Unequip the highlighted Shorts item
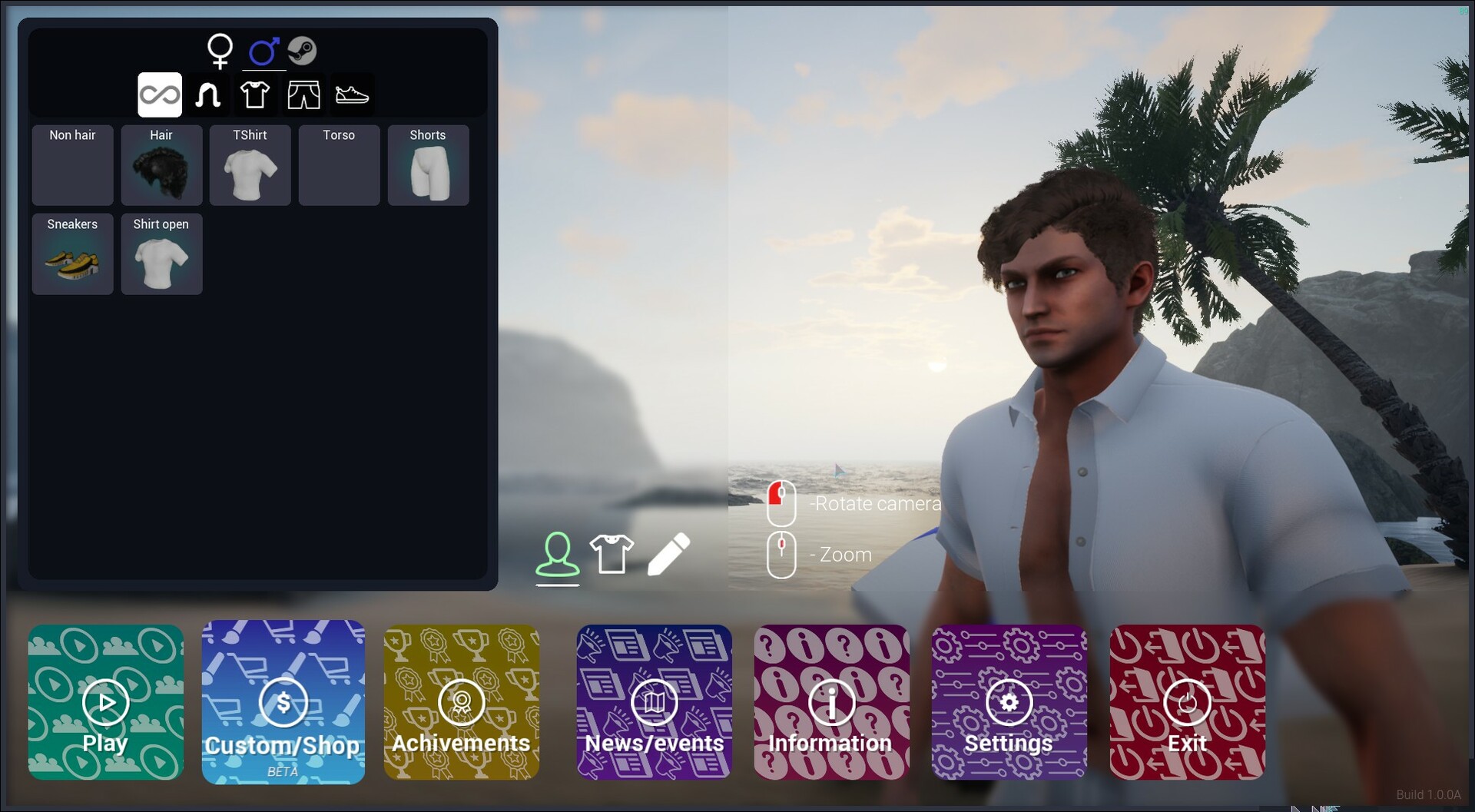Screen dimensions: 1475x812 pos(428,165)
